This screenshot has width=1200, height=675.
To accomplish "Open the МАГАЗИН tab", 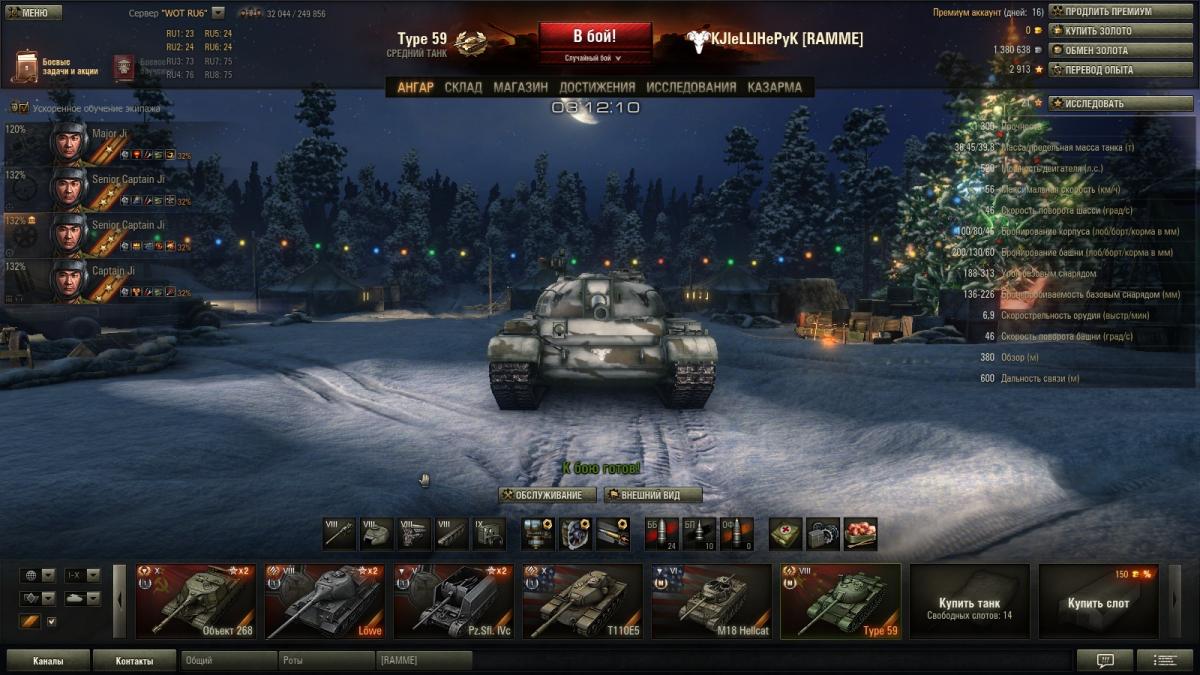I will coord(520,87).
